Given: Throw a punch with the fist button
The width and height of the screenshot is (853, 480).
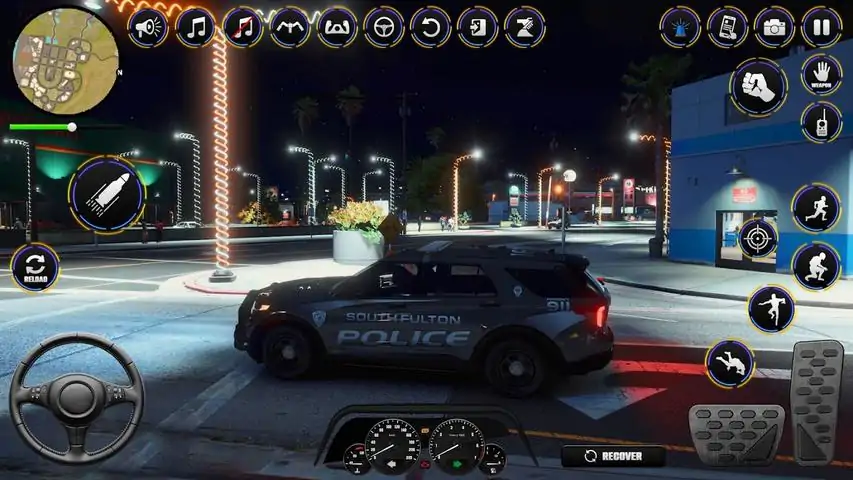Looking at the screenshot, I should (758, 86).
